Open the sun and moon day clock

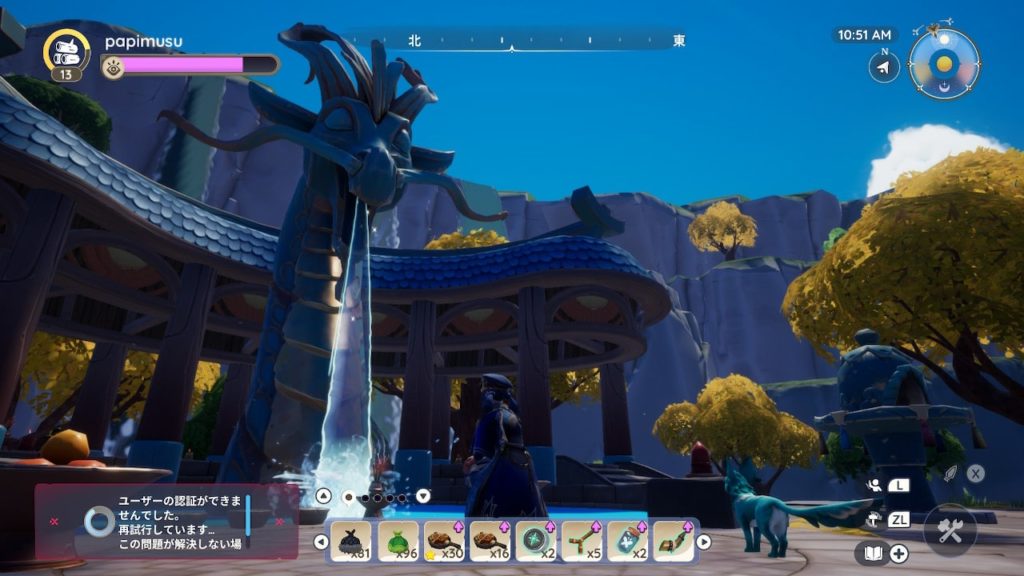point(944,65)
